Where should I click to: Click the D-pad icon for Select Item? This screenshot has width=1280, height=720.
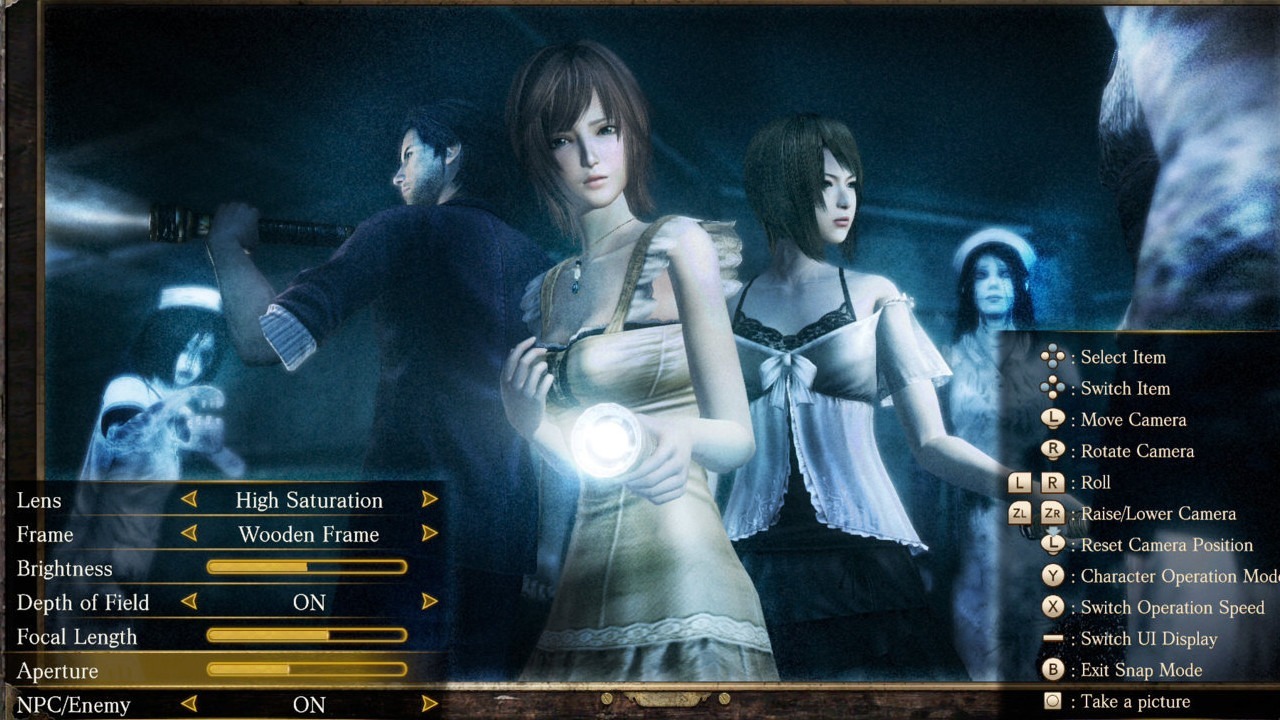[x=1053, y=356]
